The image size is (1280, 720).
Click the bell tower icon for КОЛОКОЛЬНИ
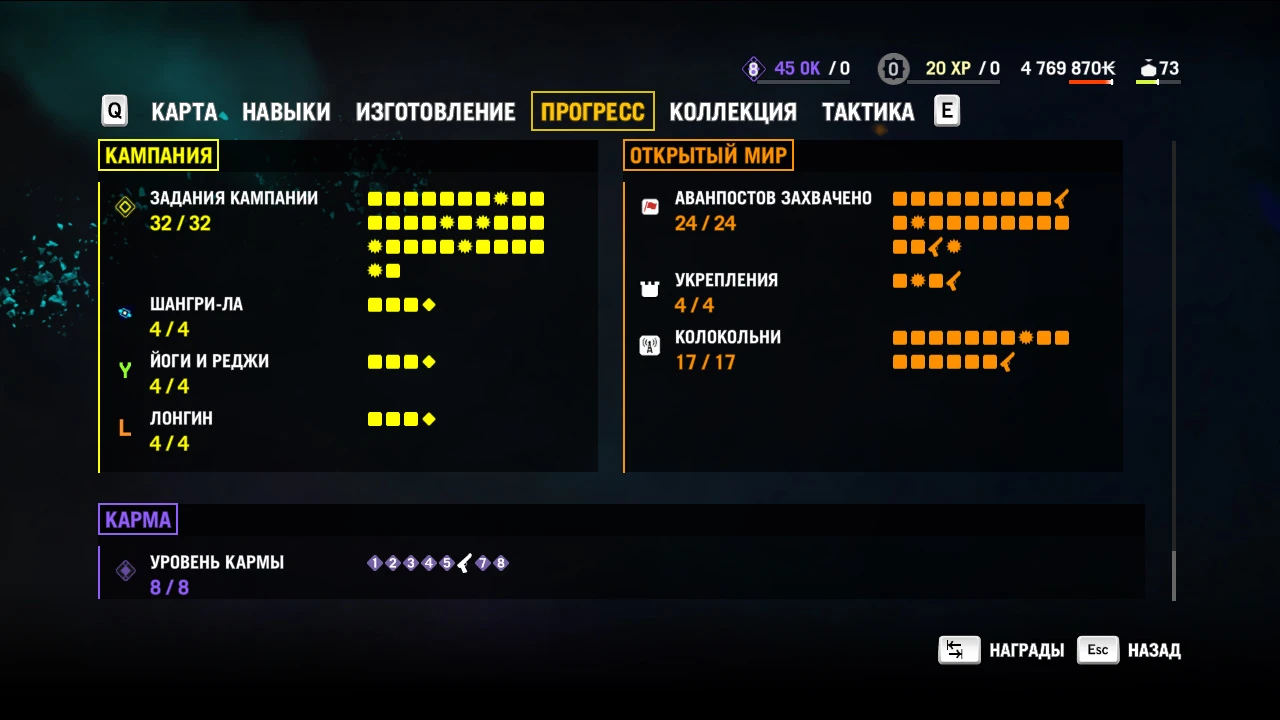(650, 345)
